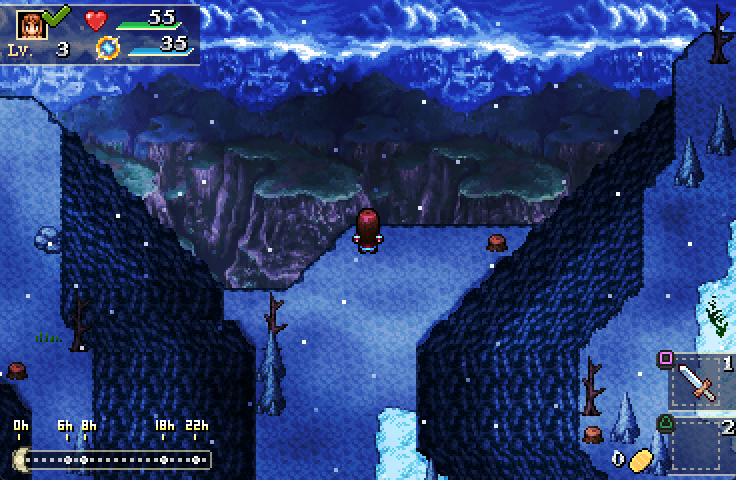Click the gold coin currency icon
This screenshot has height=480, width=736.
click(640, 459)
